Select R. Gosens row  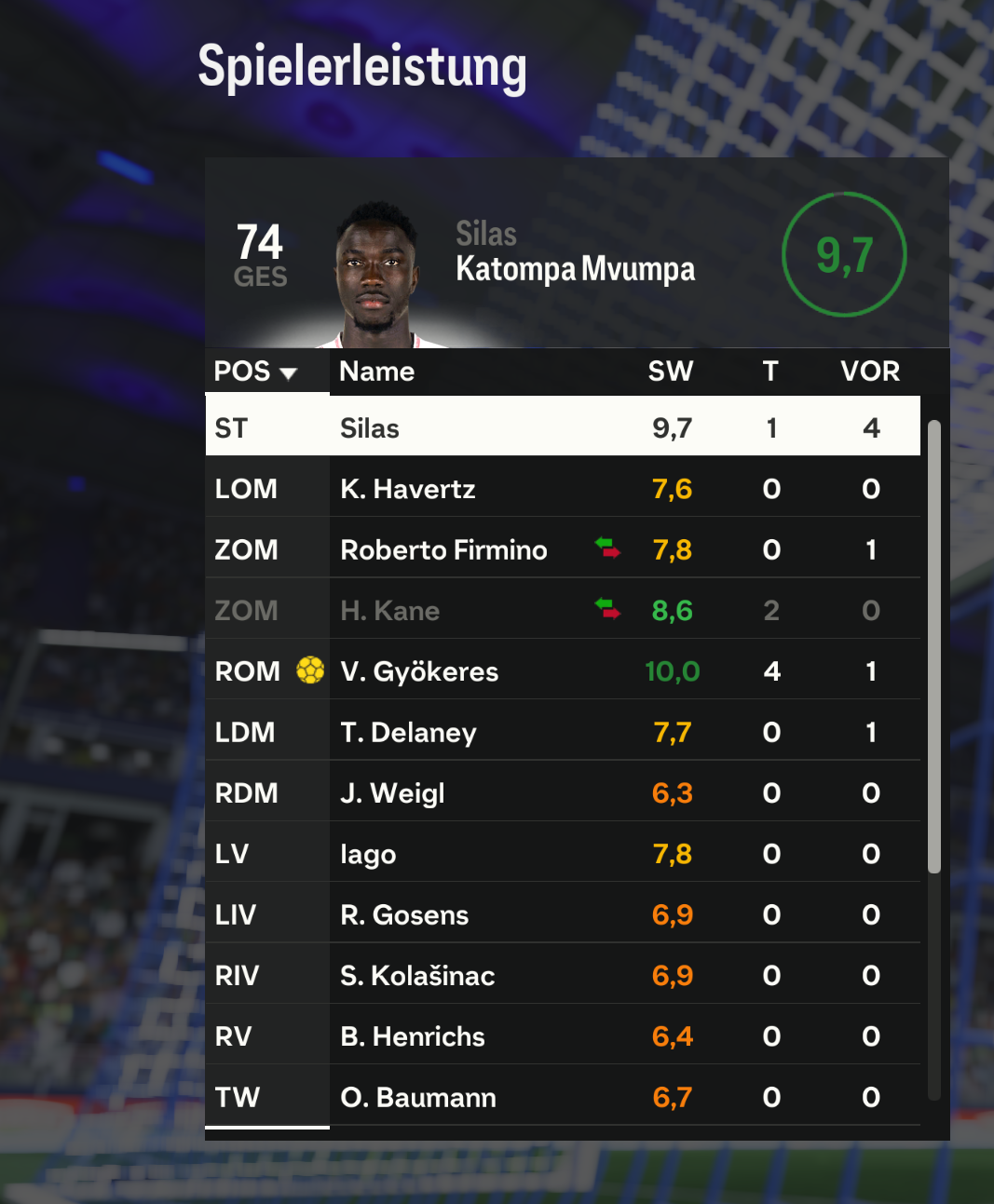[x=562, y=914]
